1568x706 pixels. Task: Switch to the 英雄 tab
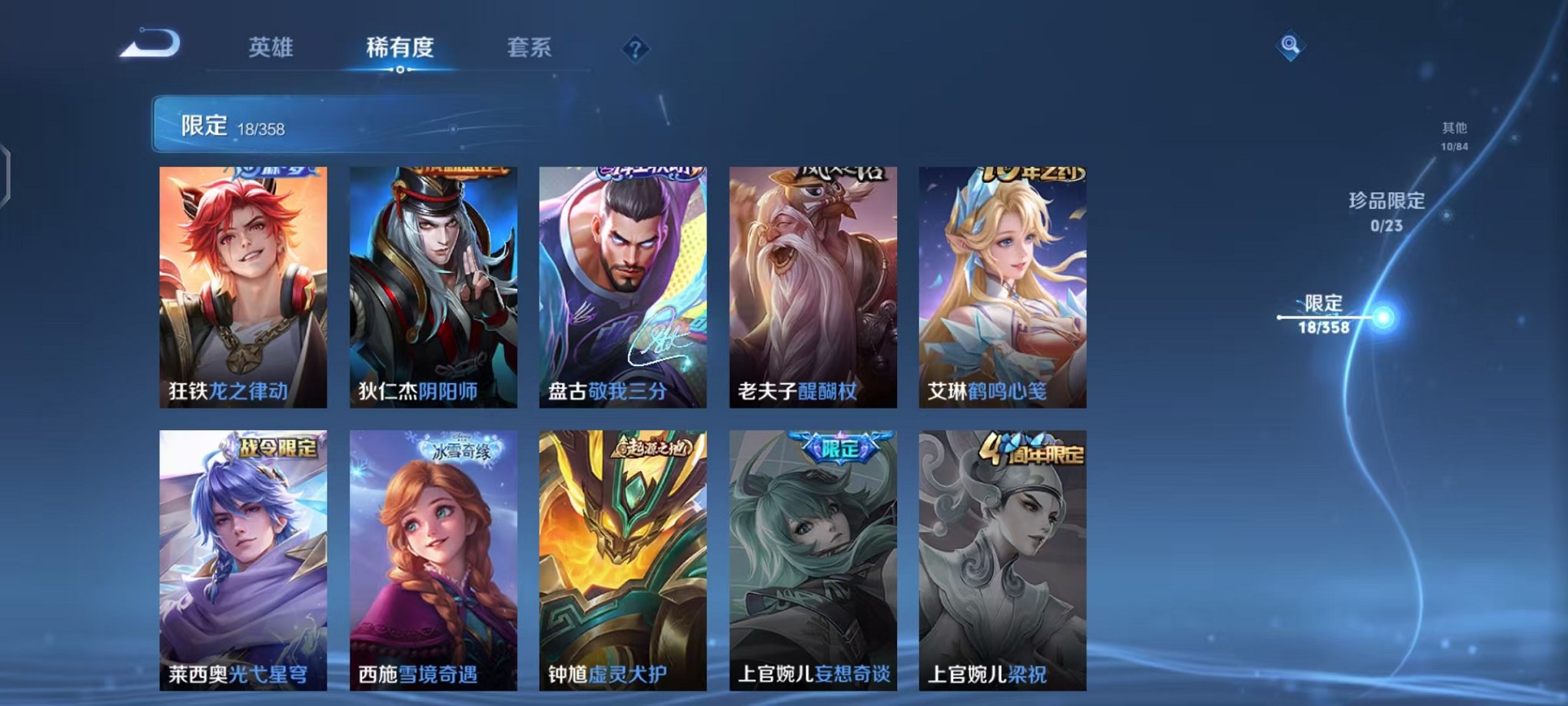(271, 48)
